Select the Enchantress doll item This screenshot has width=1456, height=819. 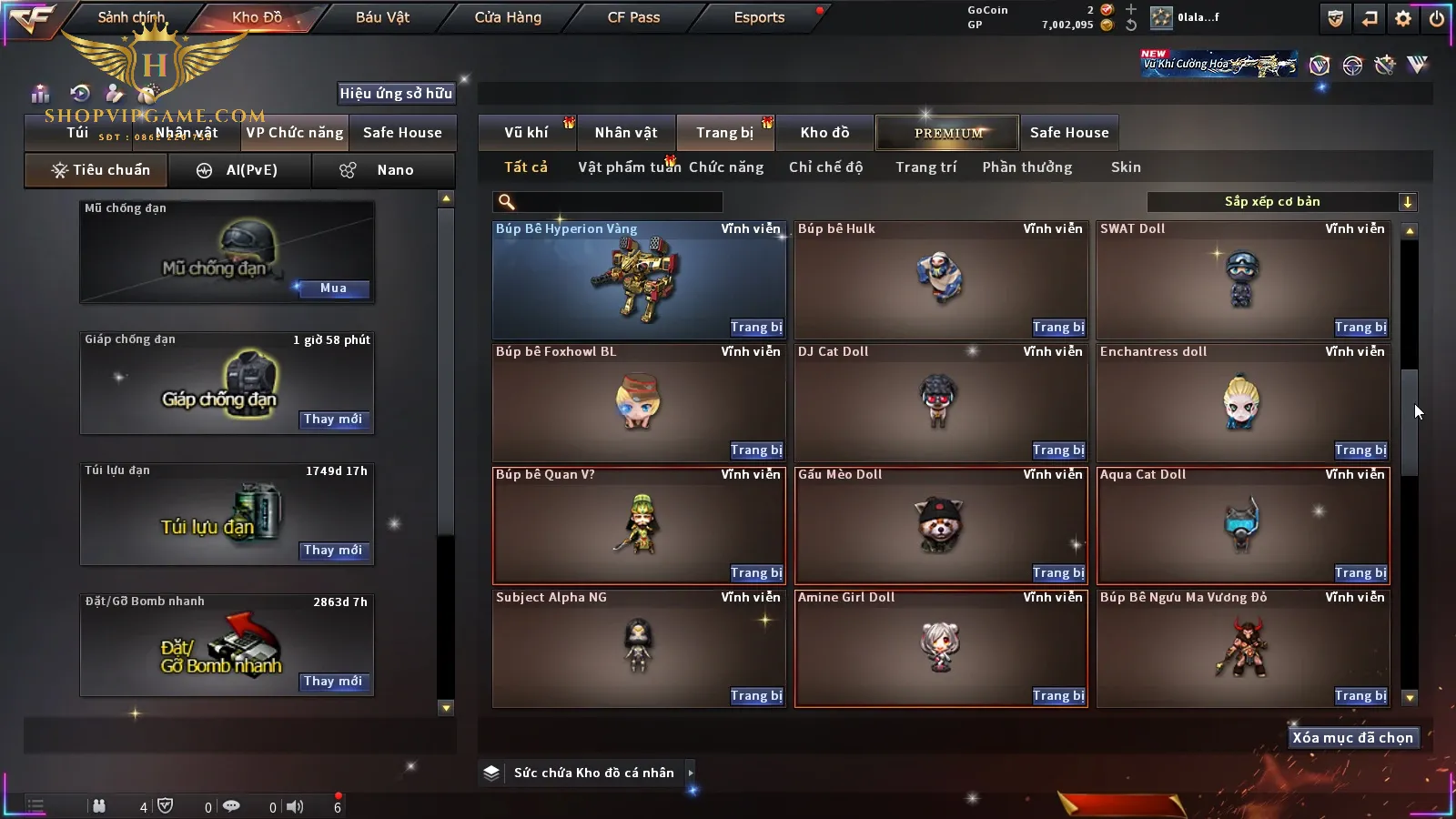[1243, 402]
